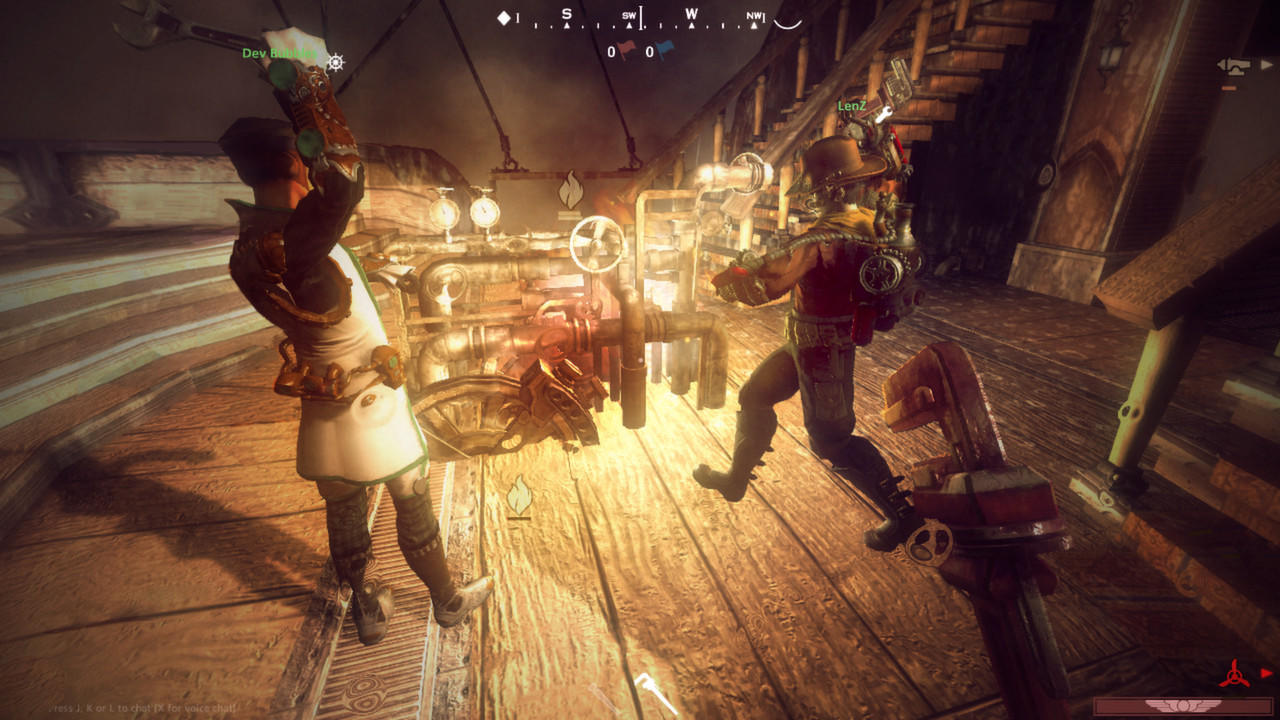Expand the right arrow beside the cannon icon
The image size is (1280, 720).
tap(1266, 64)
